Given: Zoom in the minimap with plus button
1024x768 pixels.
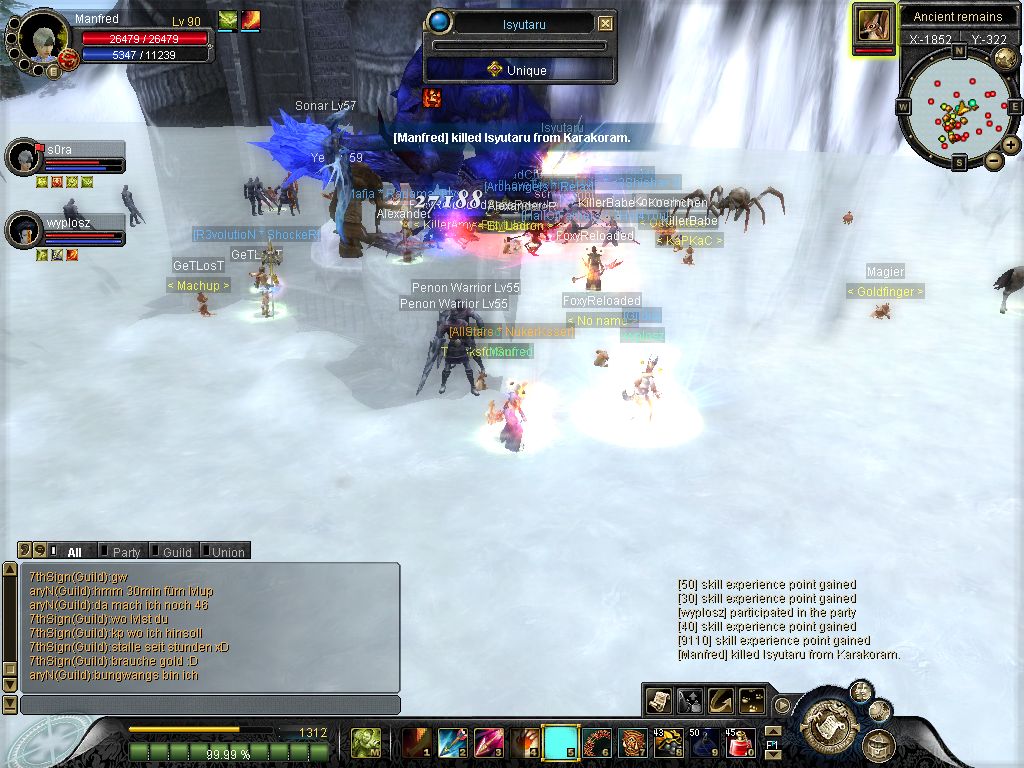Looking at the screenshot, I should [1011, 145].
